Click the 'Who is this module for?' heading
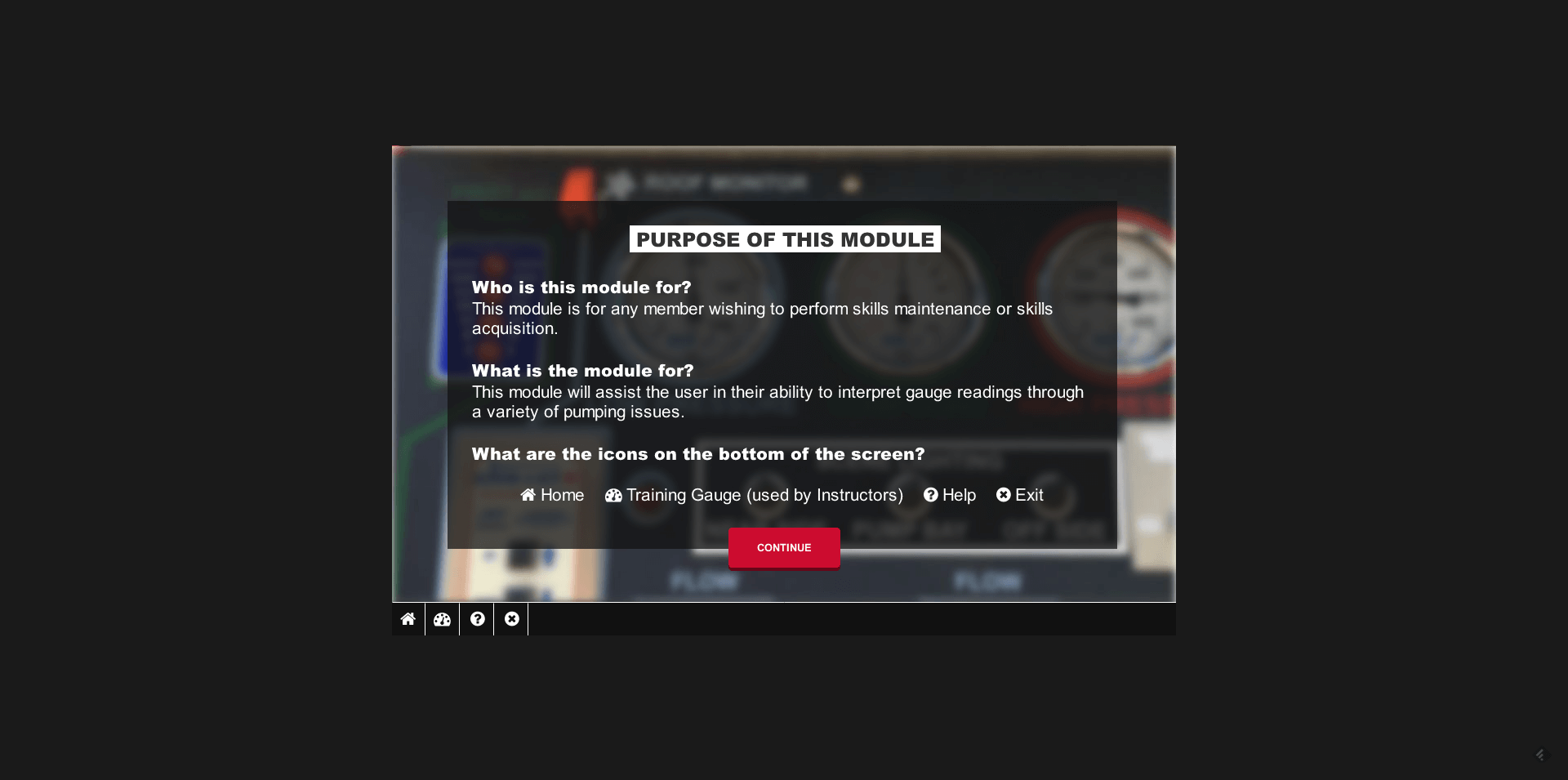Viewport: 1568px width, 780px height. [581, 287]
